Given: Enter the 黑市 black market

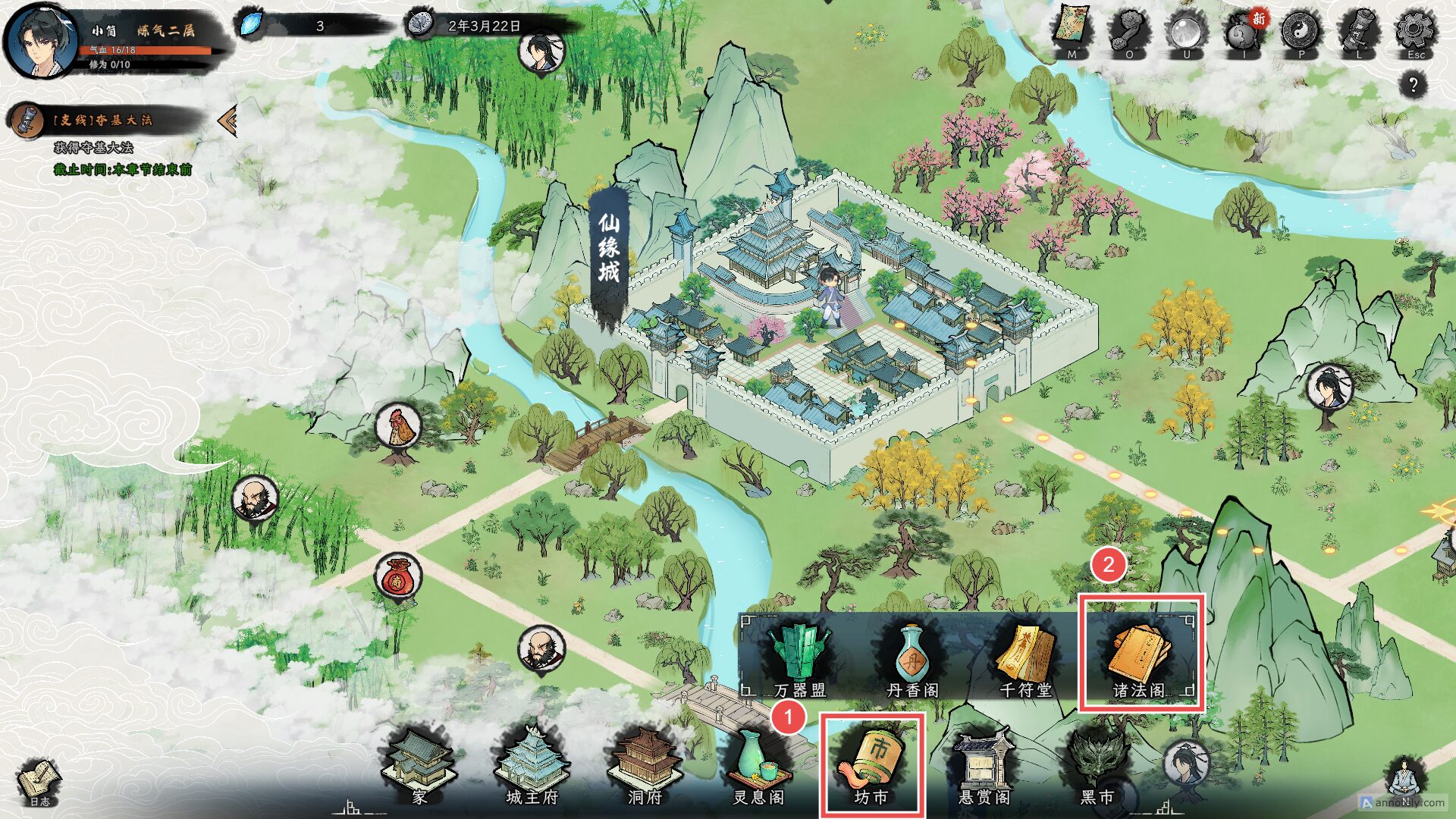Looking at the screenshot, I should [1097, 766].
